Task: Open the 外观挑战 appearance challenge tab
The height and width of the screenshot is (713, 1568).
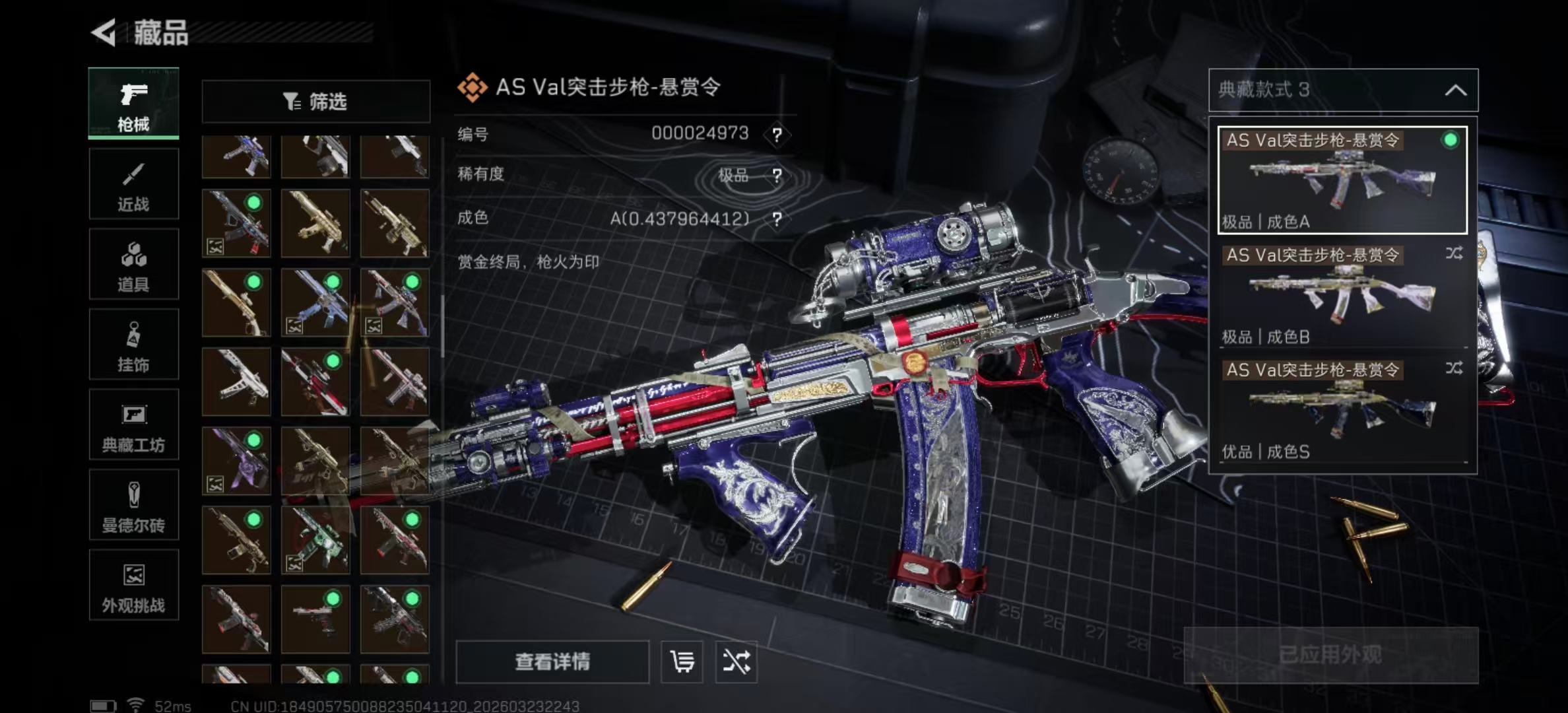Action: pyautogui.click(x=133, y=586)
